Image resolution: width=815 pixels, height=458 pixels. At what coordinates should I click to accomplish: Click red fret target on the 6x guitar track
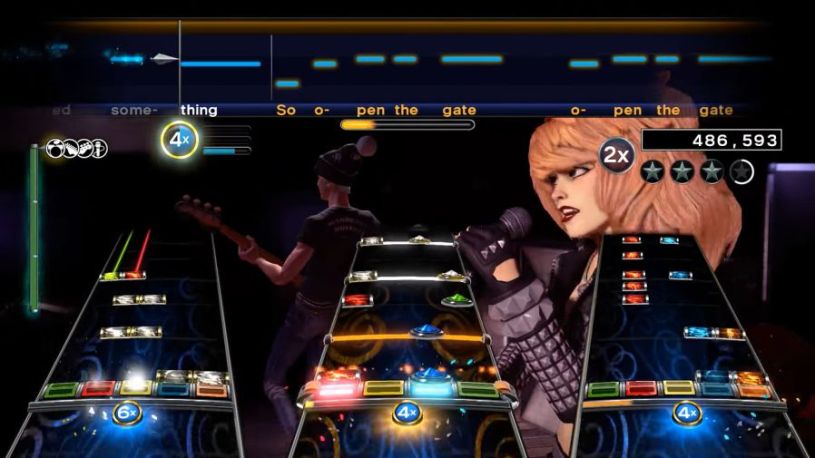[x=97, y=389]
